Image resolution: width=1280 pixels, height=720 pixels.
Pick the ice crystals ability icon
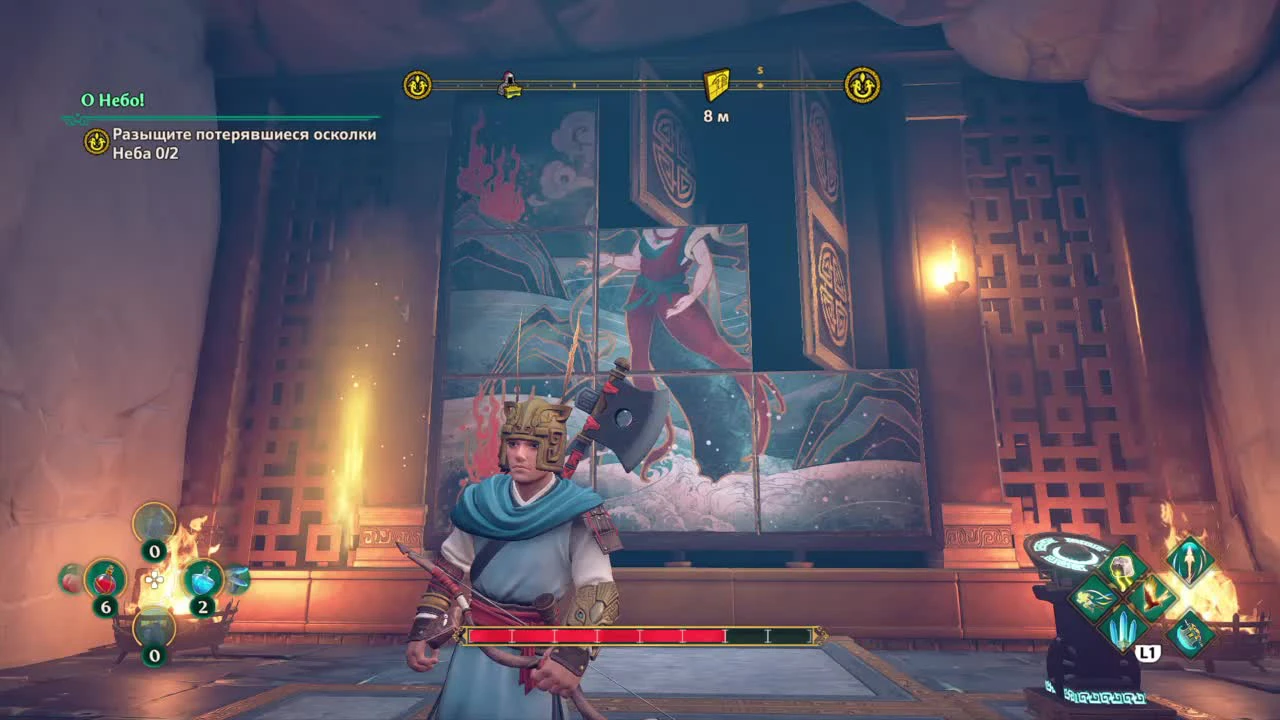click(x=1122, y=628)
